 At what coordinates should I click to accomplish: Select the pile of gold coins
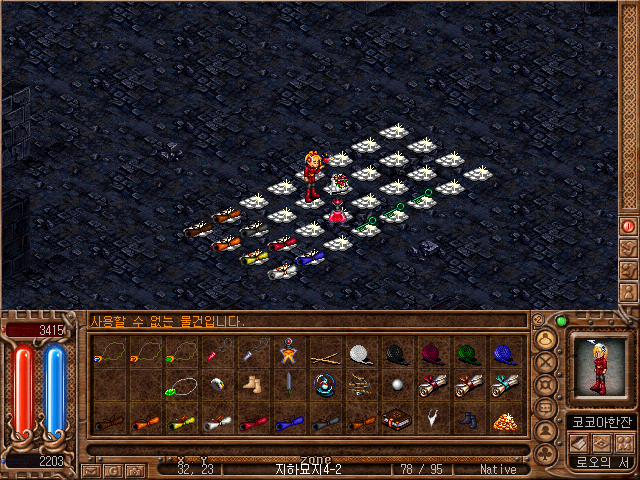coord(503,421)
